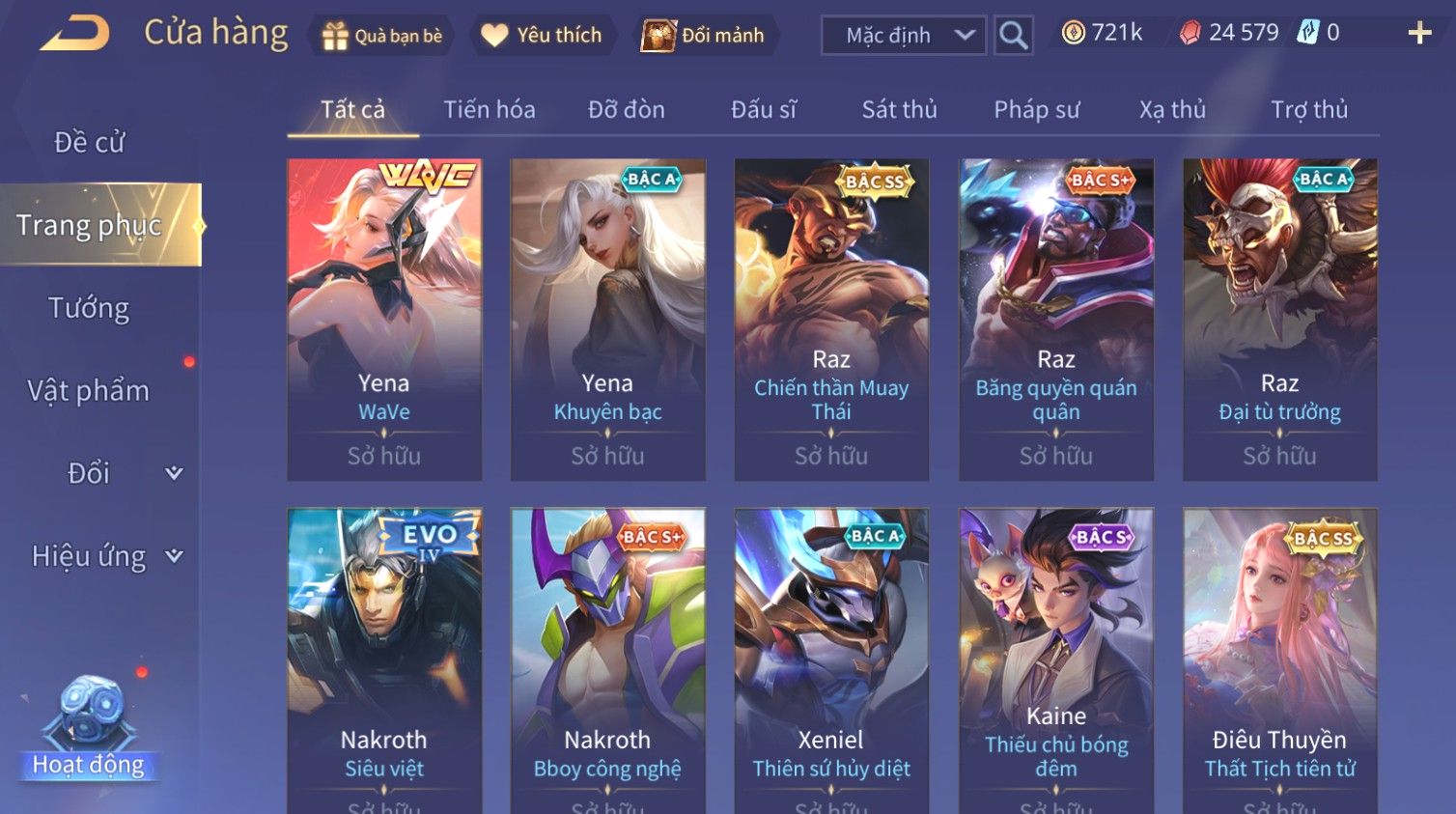Image resolution: width=1456 pixels, height=814 pixels.
Task: Open the Đổi mảnh exchange
Action: pos(704,36)
